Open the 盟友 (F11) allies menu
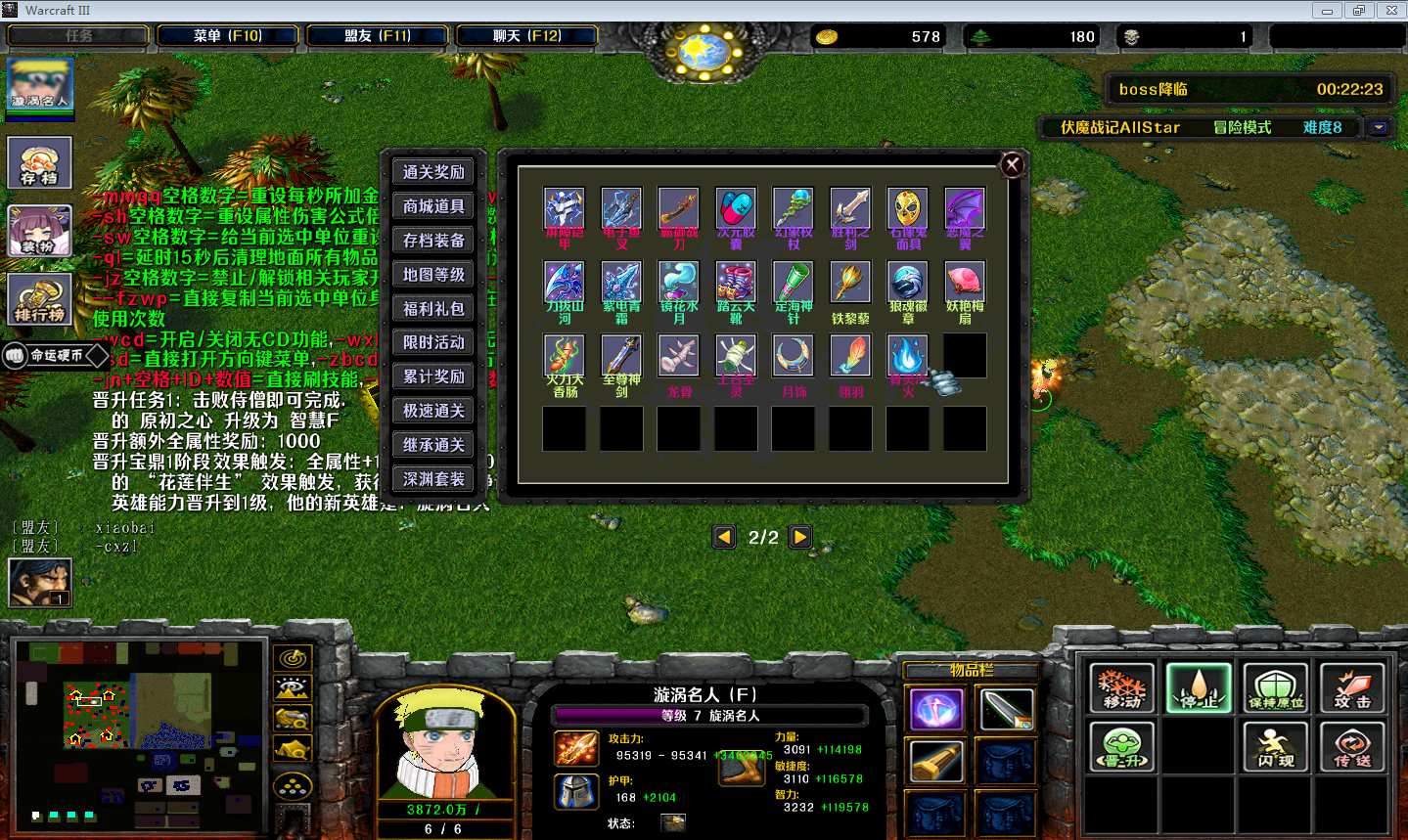The image size is (1408, 840). tap(377, 36)
